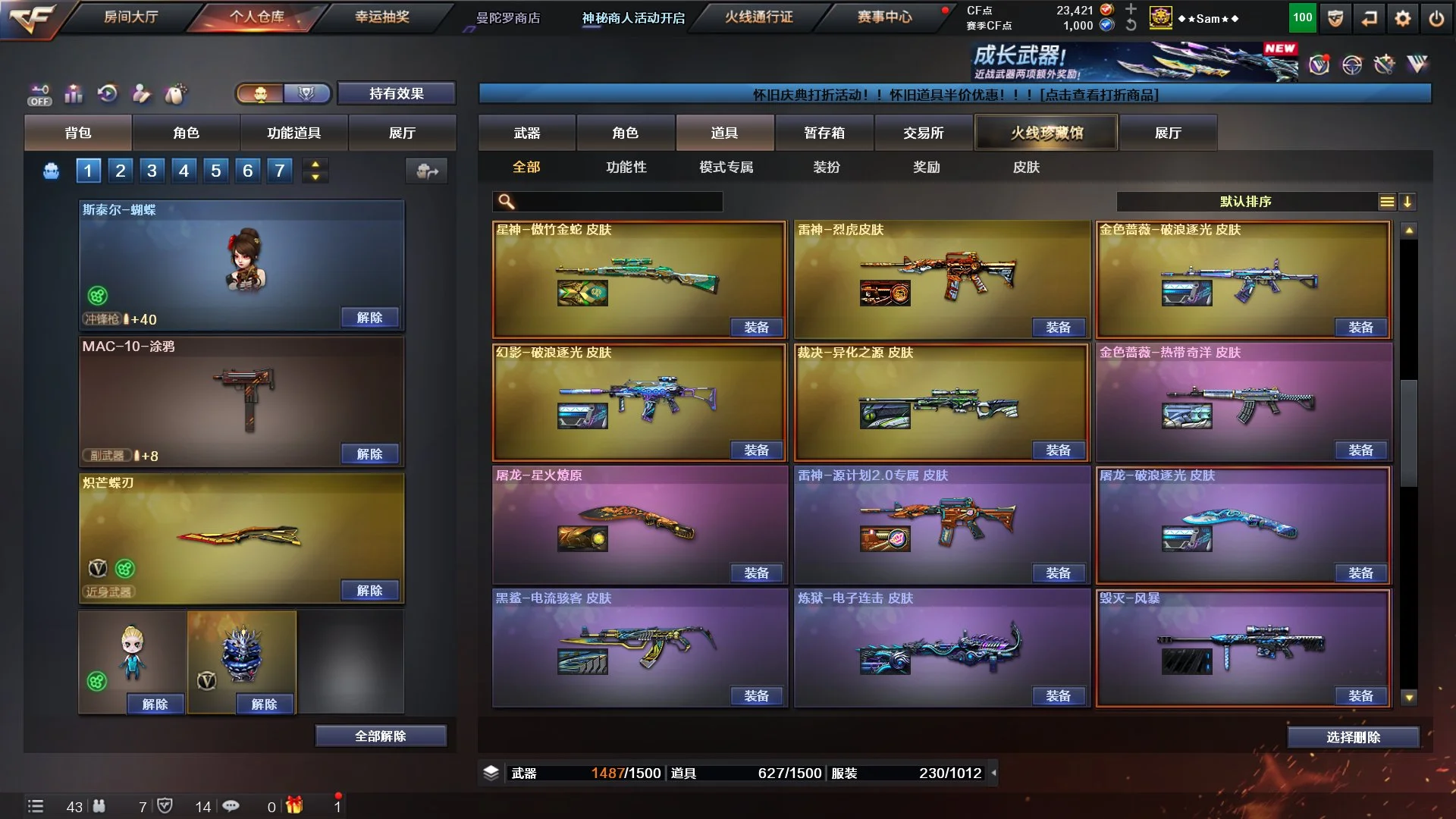Go to 幸运抽奖 lucky draw
1456x819 pixels.
pyautogui.click(x=382, y=17)
